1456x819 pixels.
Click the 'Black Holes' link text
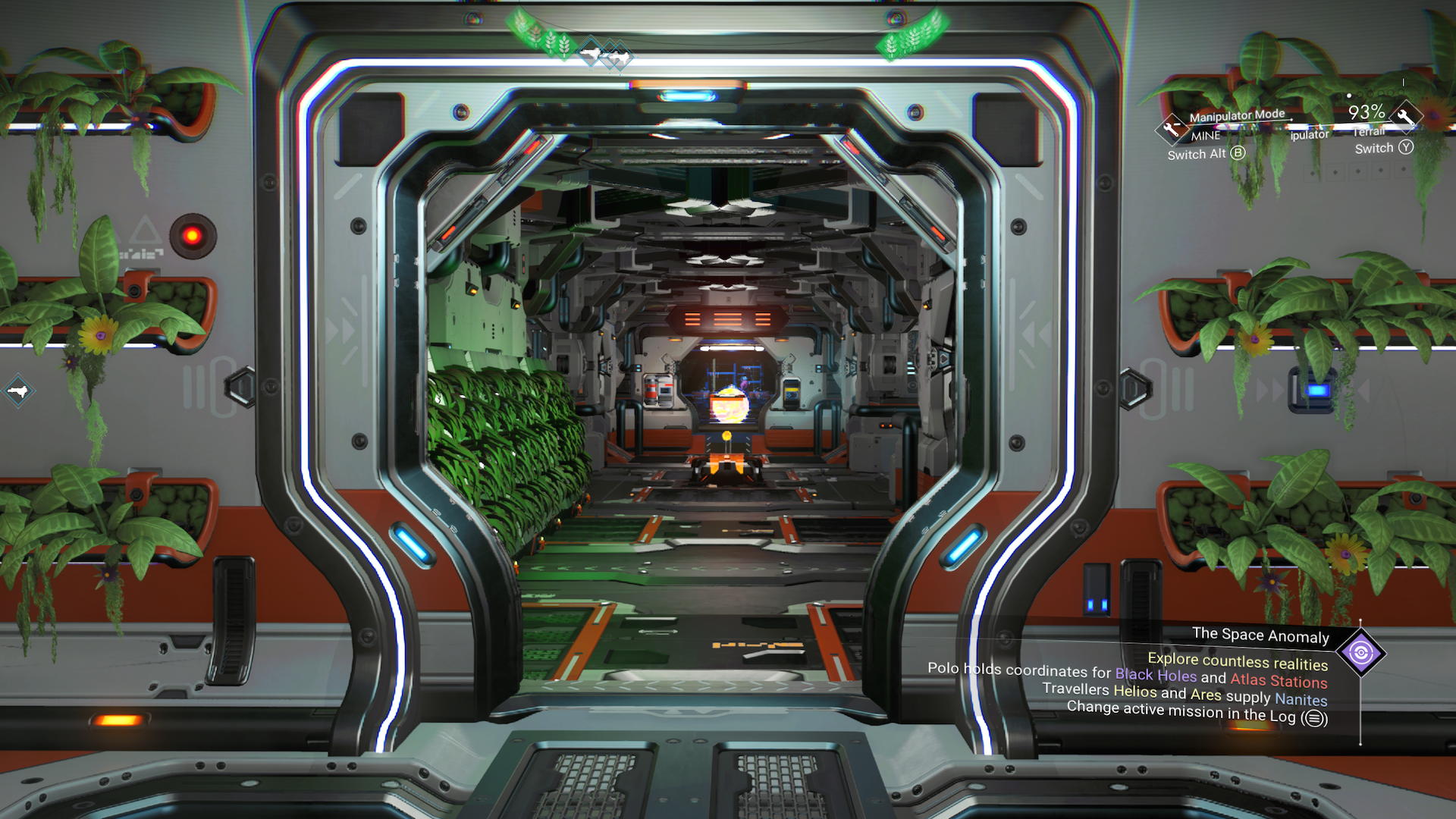[1156, 674]
